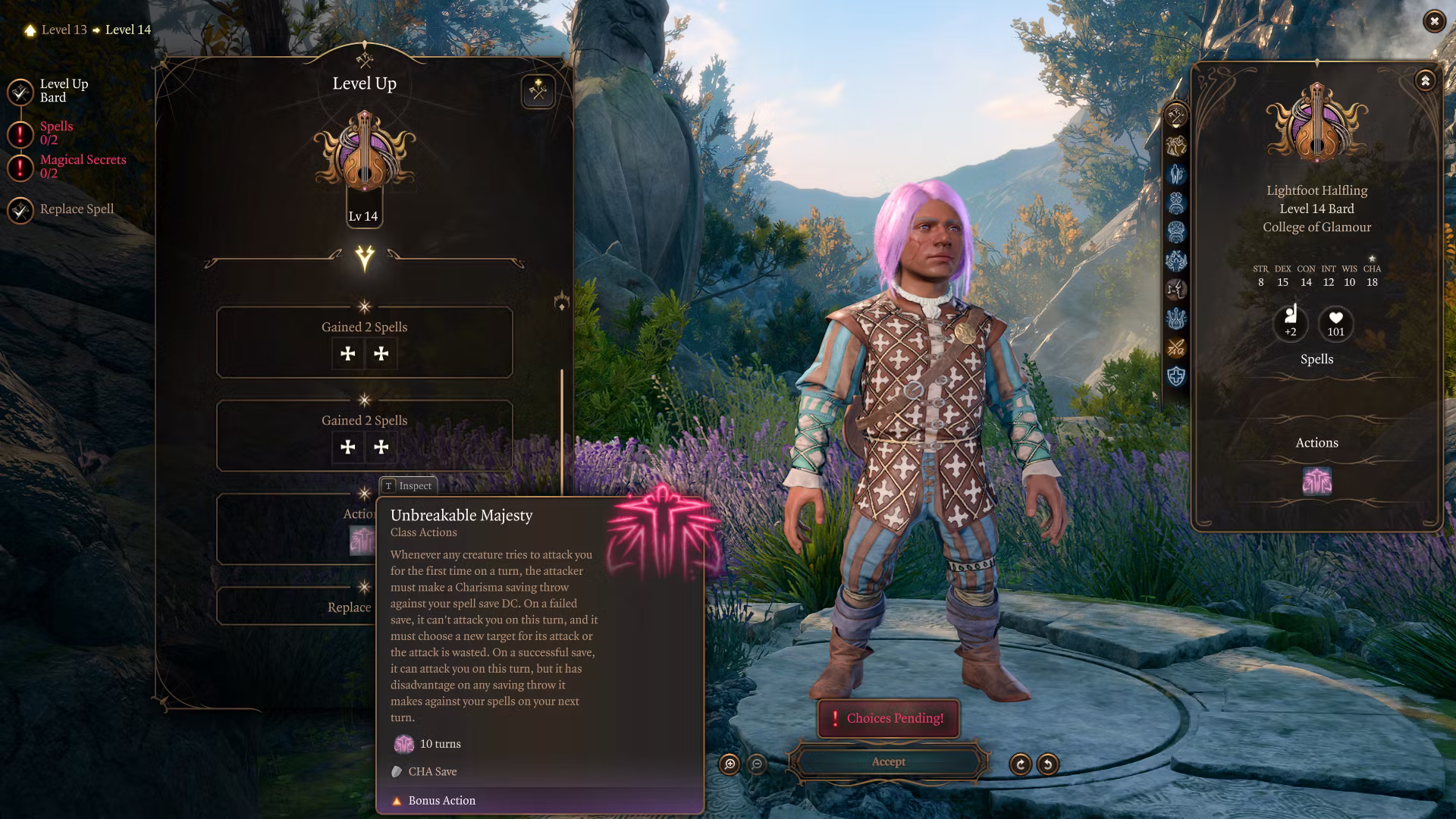Viewport: 1456px width, 819px height.
Task: Collapse the character summary panel
Action: coord(1425,81)
